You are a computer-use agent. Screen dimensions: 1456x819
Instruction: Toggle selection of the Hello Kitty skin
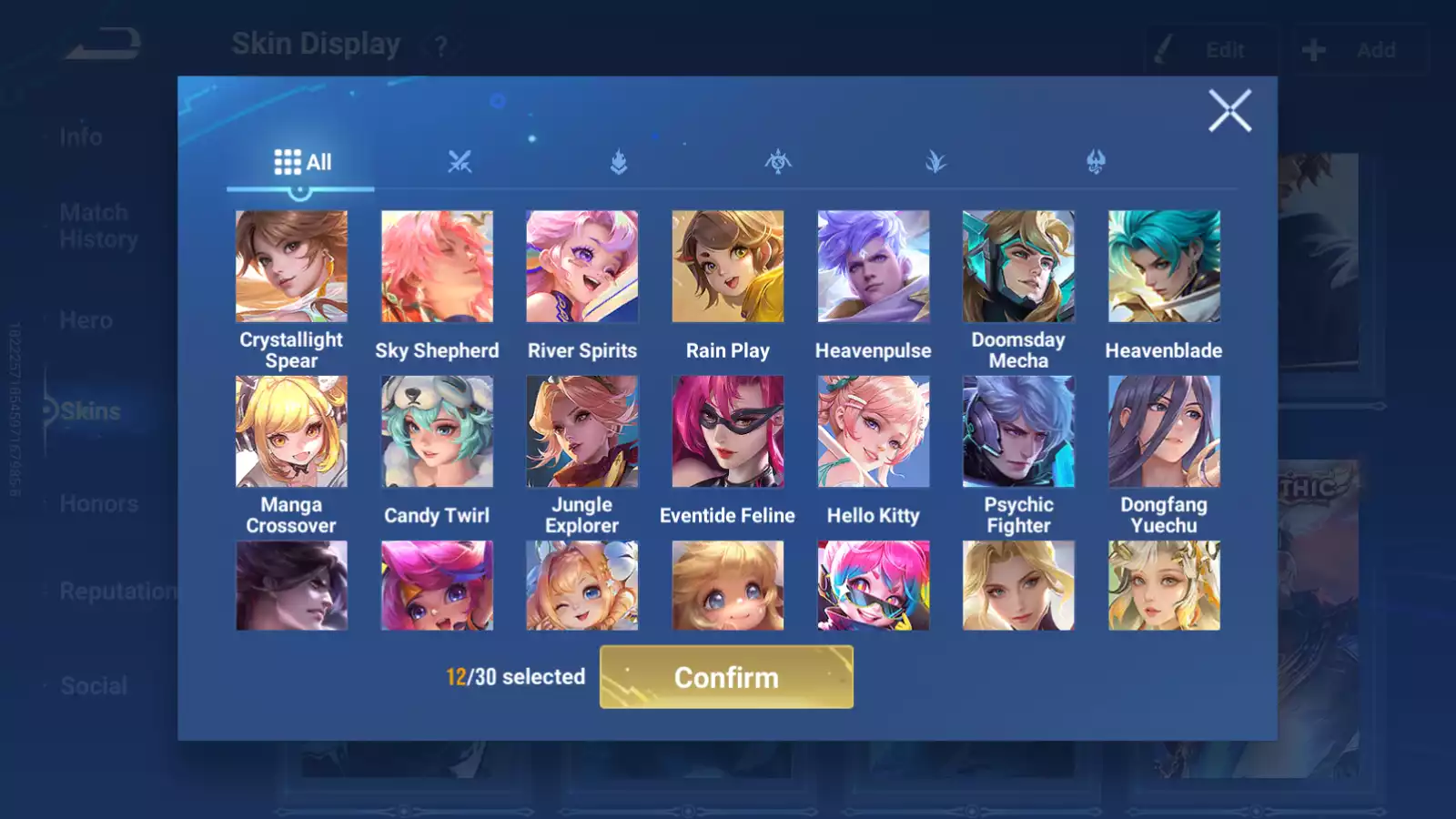pyautogui.click(x=874, y=430)
